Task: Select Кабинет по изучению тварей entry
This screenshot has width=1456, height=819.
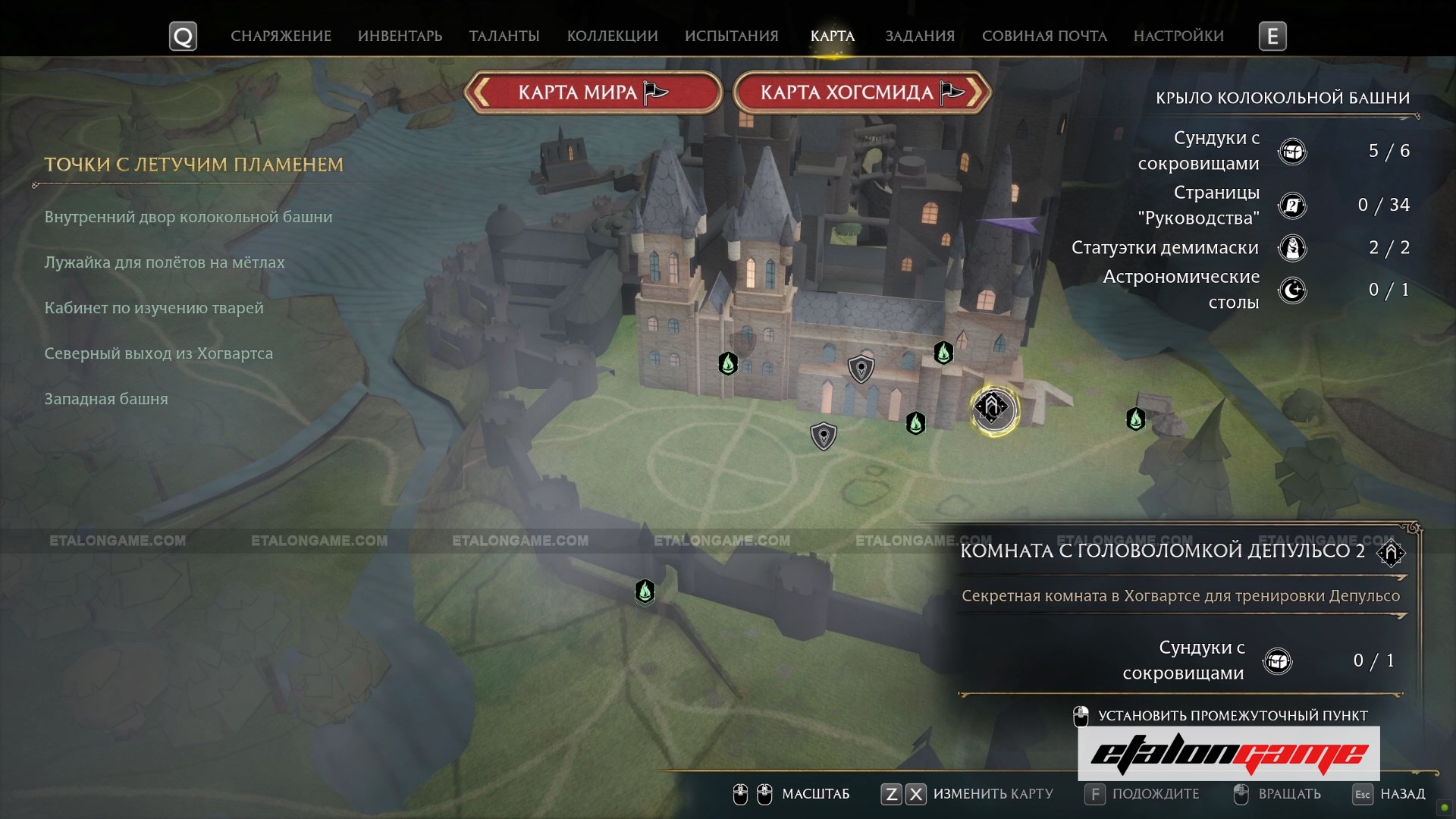Action: [x=154, y=308]
